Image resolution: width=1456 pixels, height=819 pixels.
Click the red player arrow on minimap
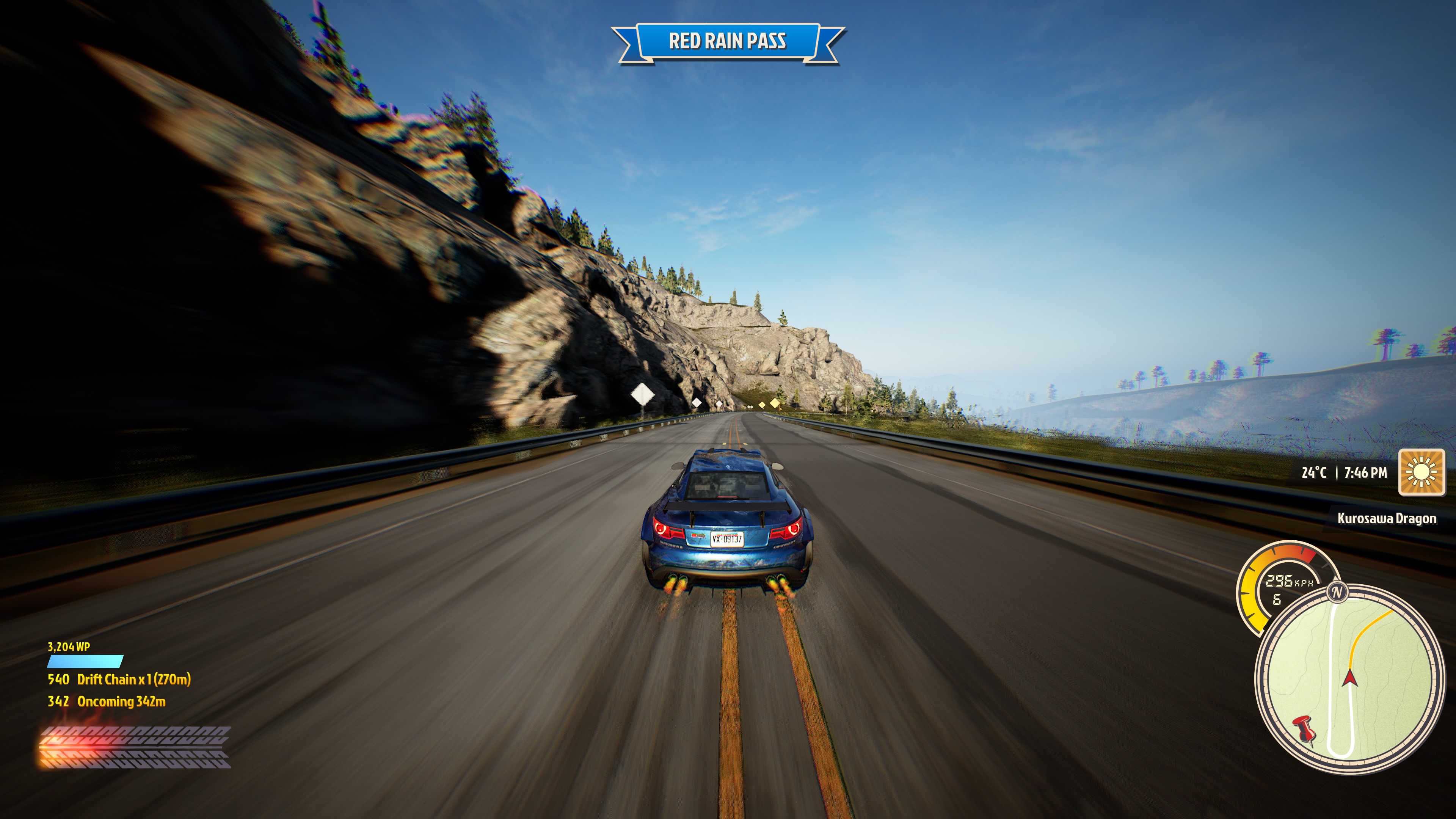click(1350, 677)
